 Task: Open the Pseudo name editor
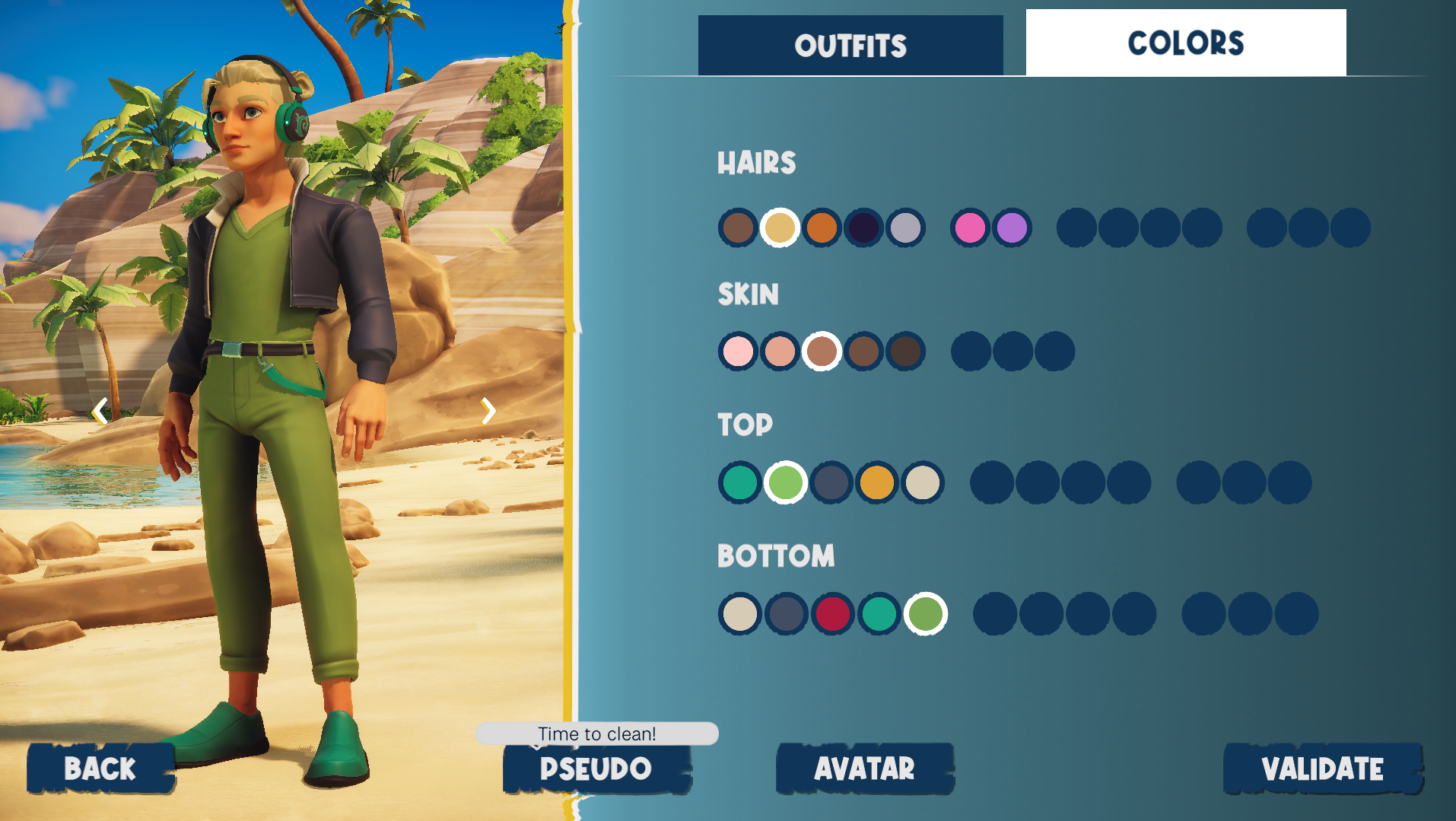[x=596, y=768]
